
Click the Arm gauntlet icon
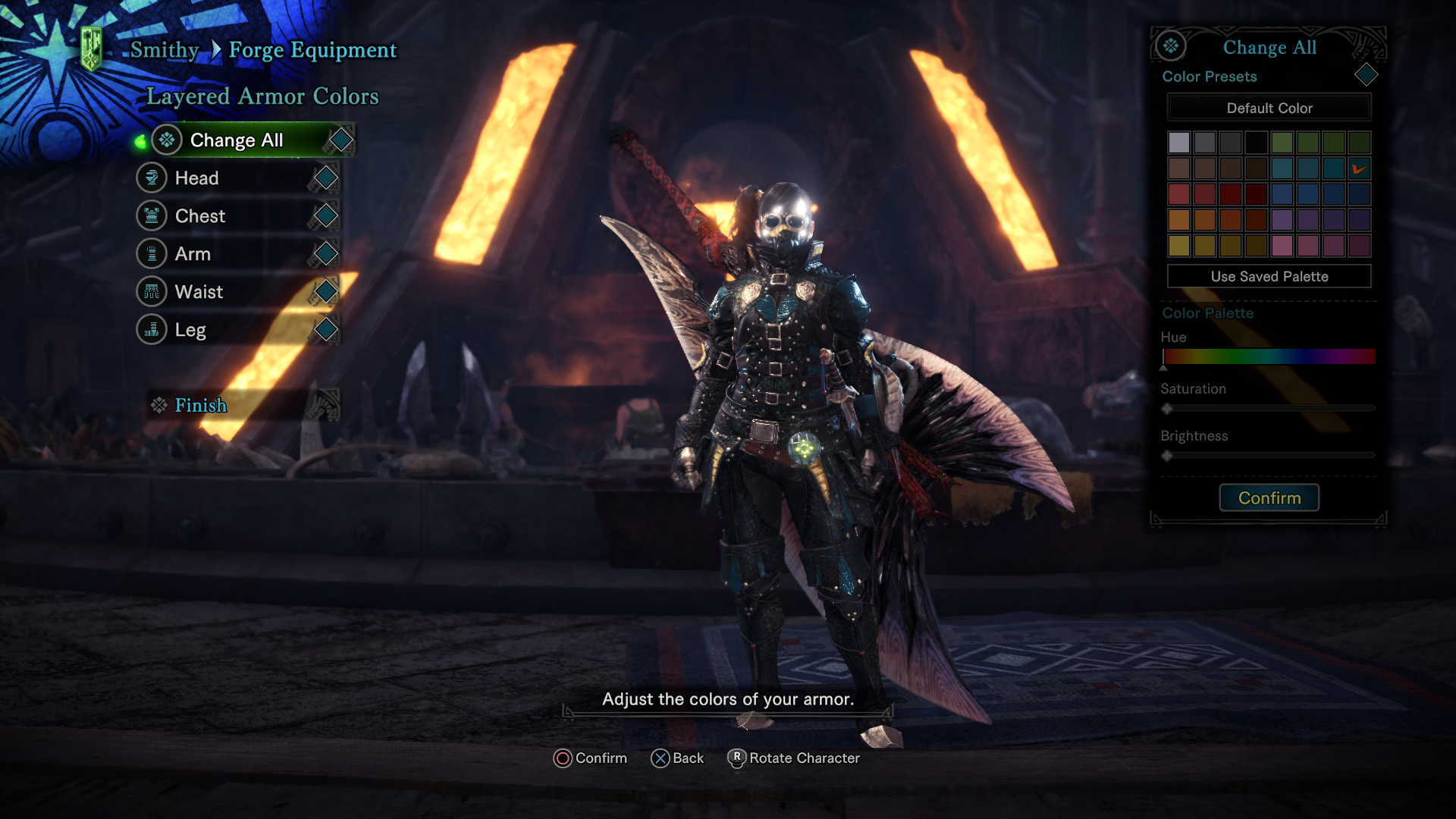152,253
